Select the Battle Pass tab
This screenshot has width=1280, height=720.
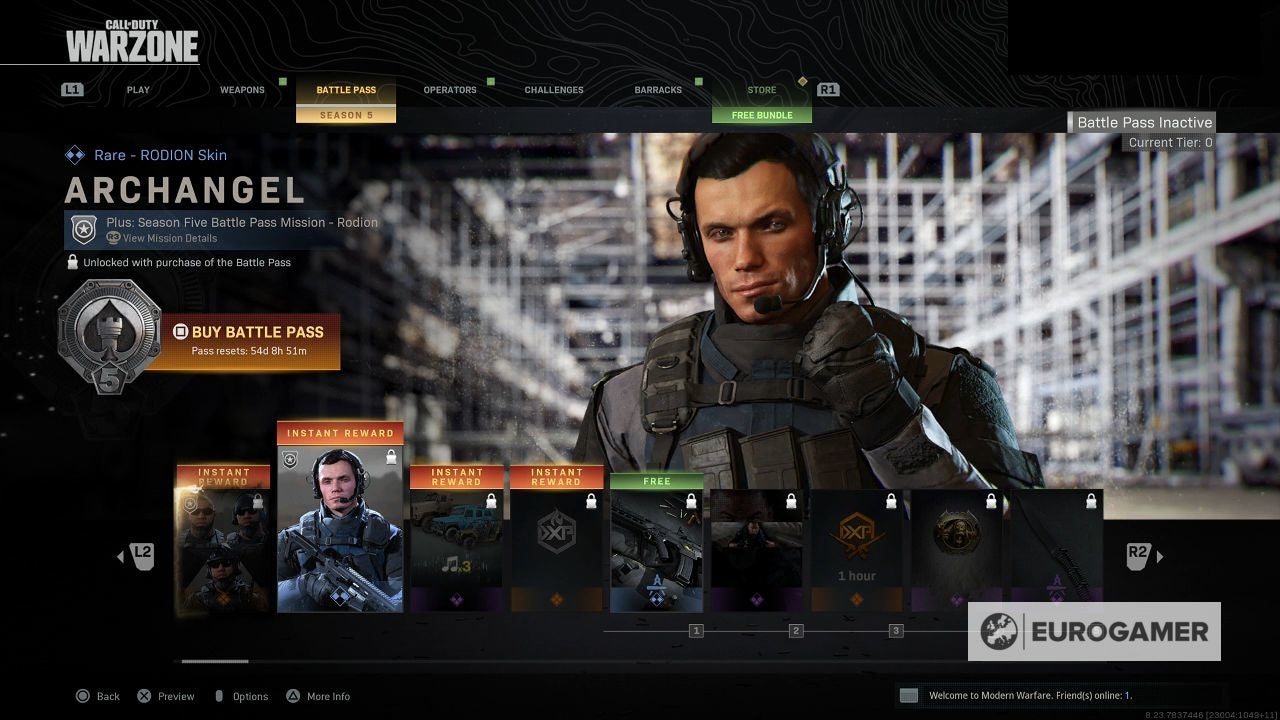coord(346,90)
